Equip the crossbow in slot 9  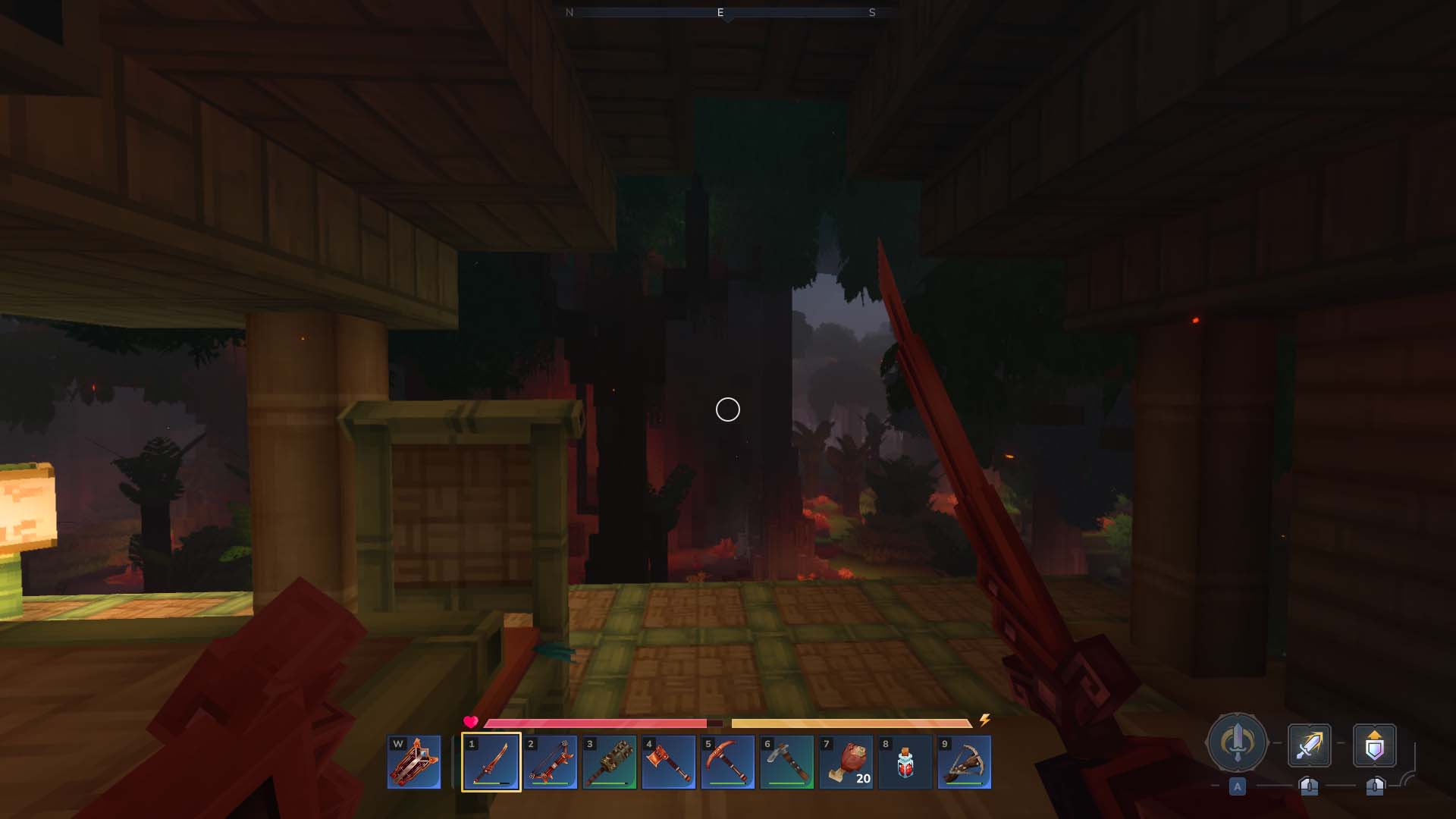tap(965, 762)
